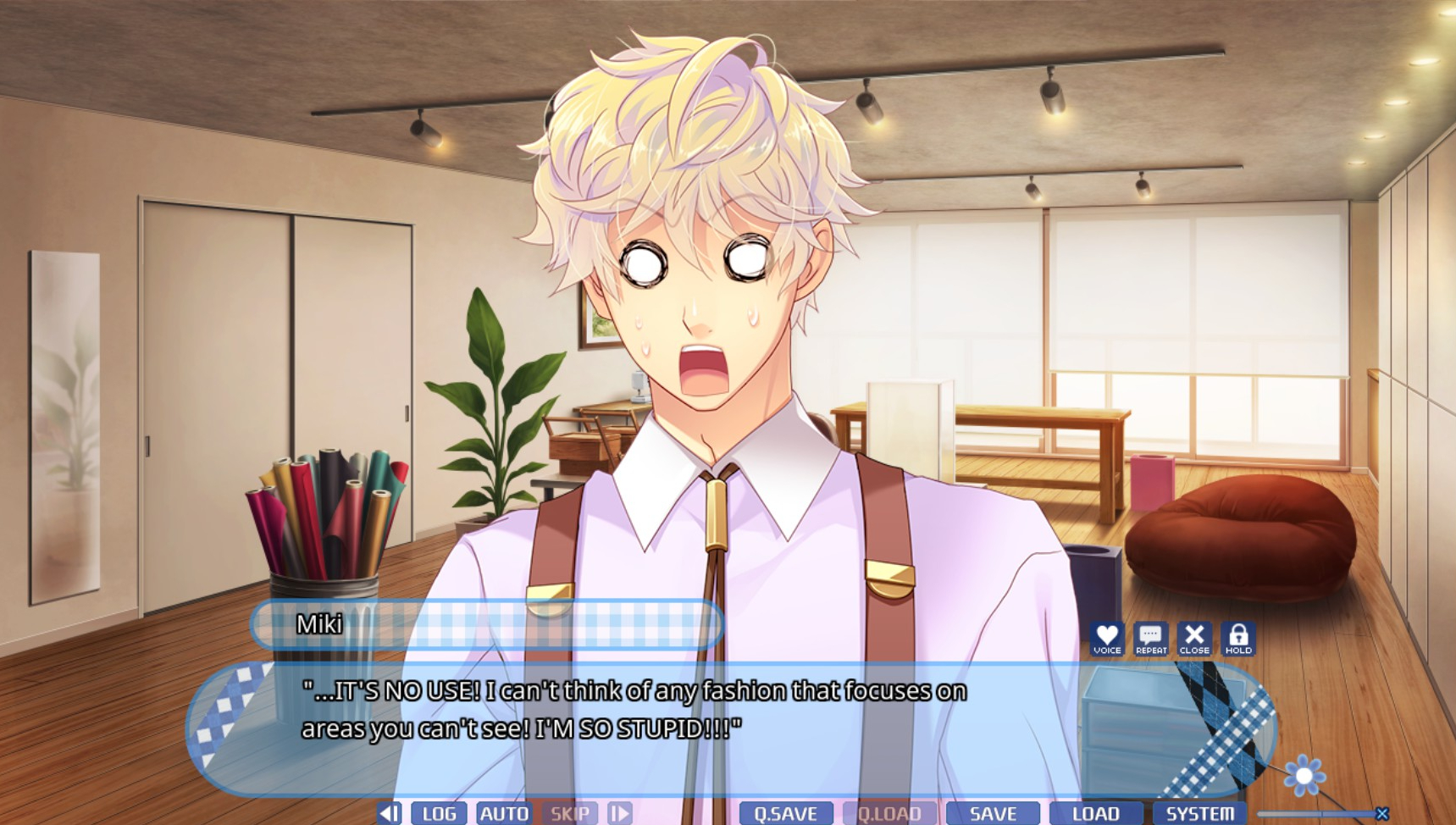Activate the SKIP button

[x=569, y=813]
